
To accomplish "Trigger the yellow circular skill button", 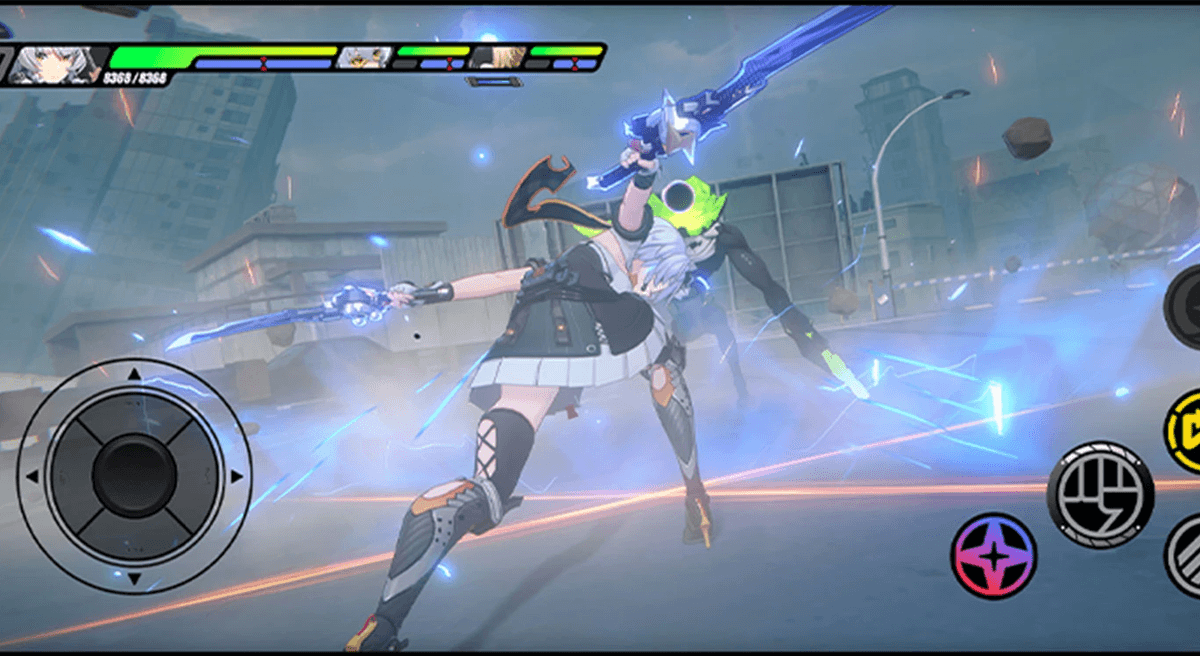I will click(1185, 428).
